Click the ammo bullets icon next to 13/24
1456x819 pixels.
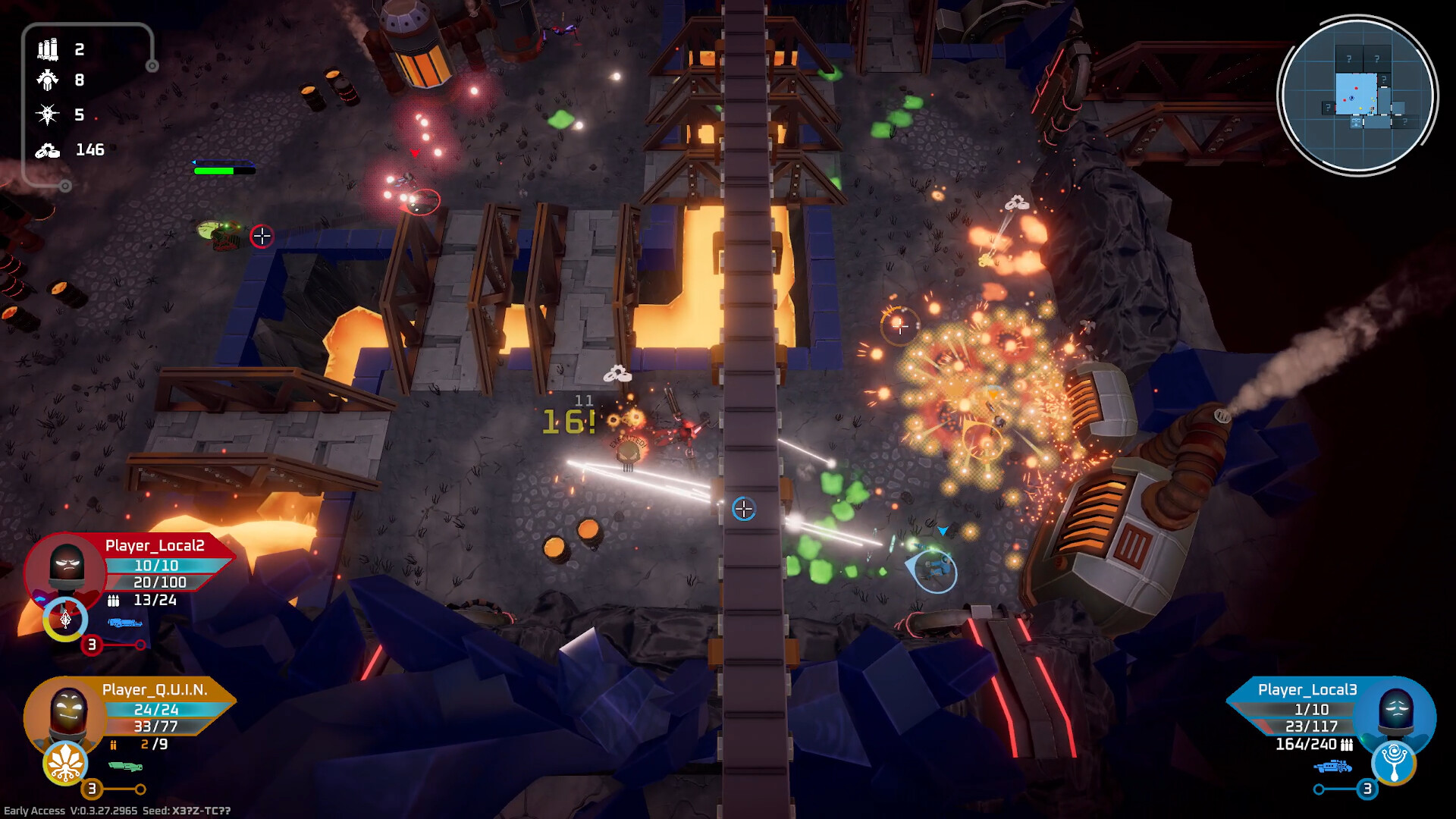coord(114,601)
